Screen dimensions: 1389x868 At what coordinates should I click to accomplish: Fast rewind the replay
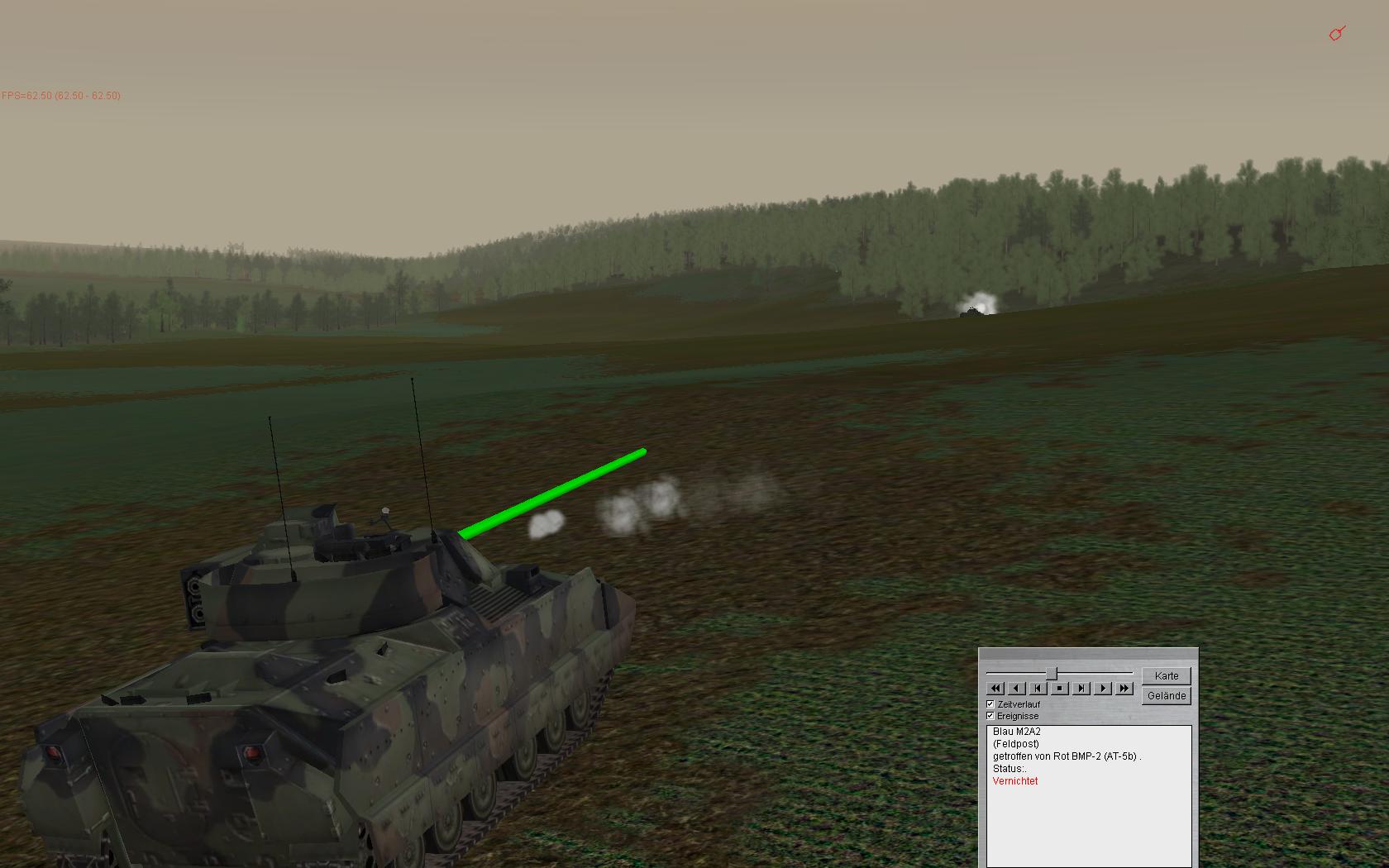coord(995,688)
